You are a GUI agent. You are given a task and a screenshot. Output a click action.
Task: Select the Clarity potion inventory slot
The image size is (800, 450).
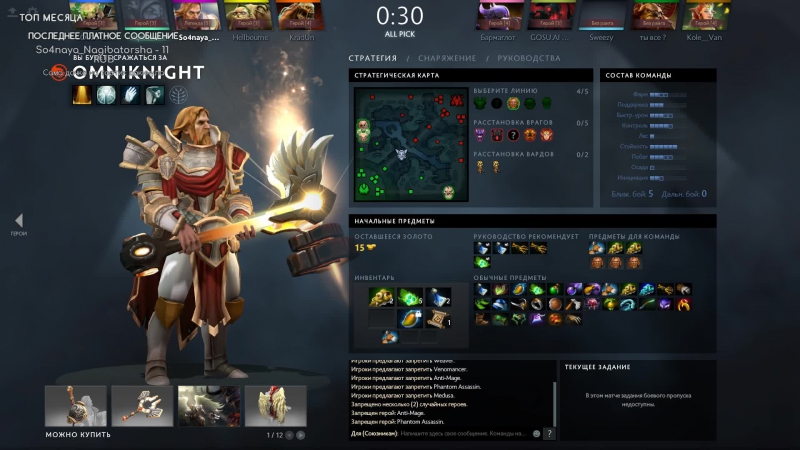(438, 297)
